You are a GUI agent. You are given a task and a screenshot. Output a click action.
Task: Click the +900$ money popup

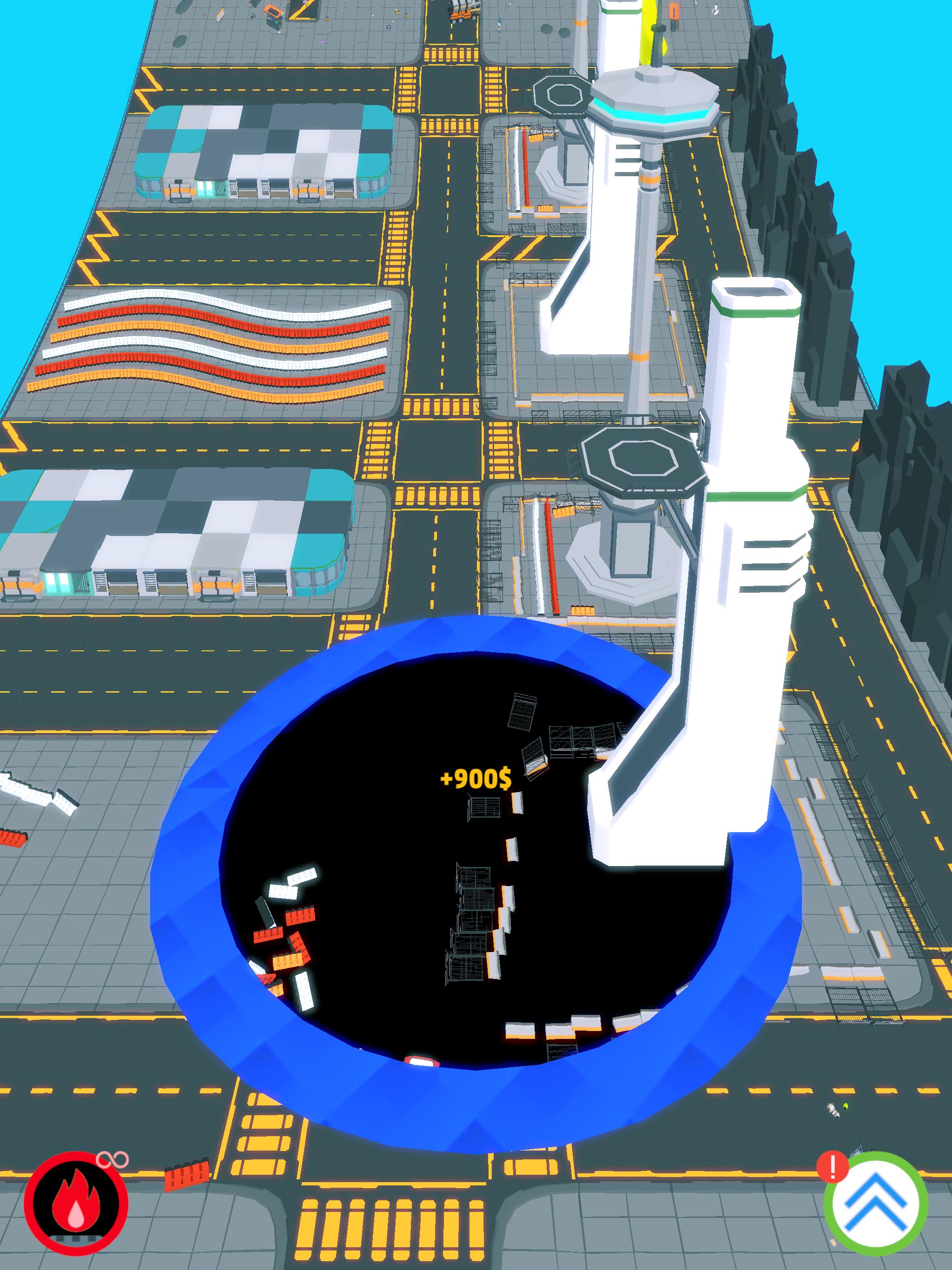(x=476, y=780)
